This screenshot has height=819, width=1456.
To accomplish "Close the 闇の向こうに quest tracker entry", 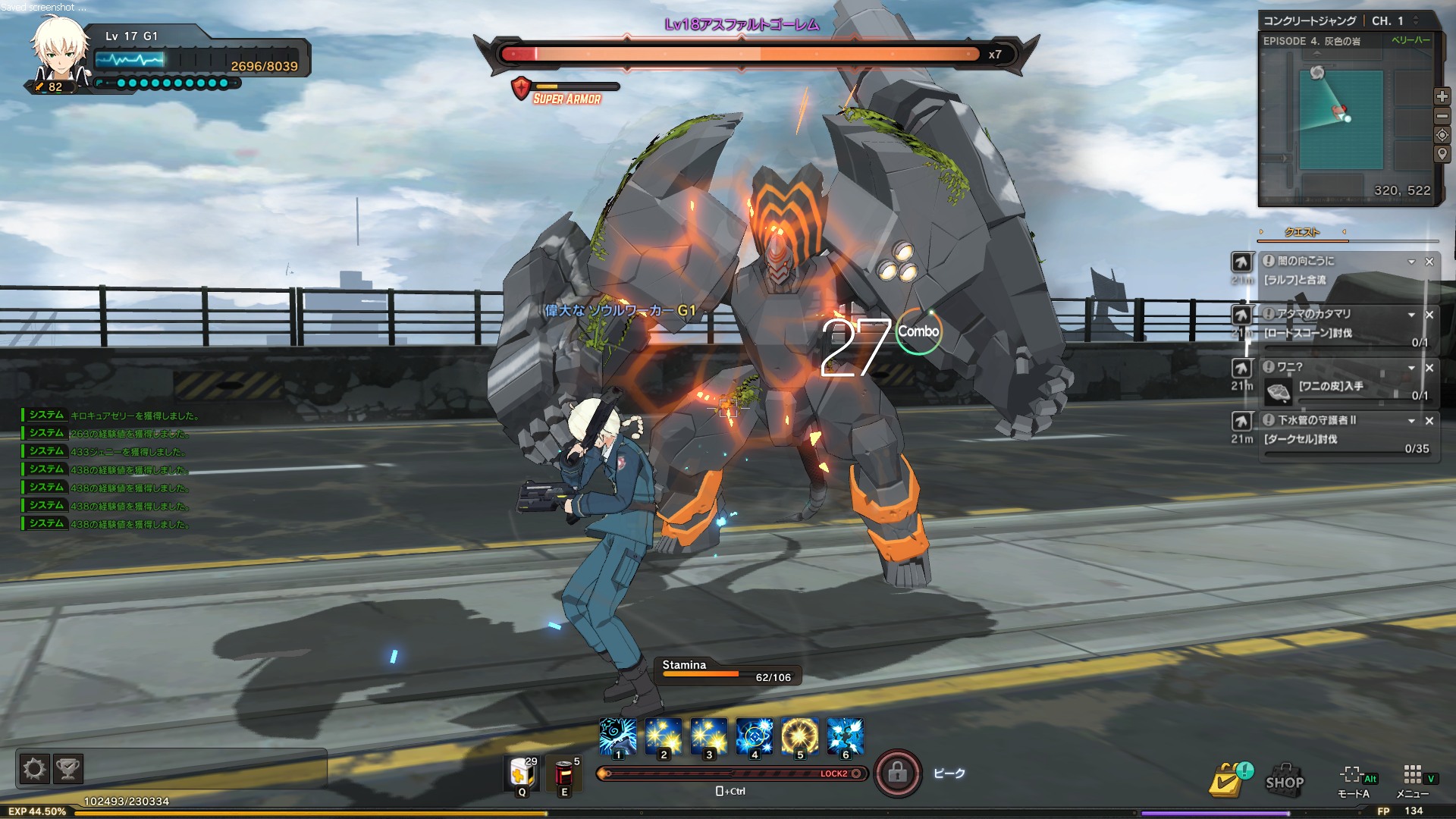I will (x=1429, y=262).
